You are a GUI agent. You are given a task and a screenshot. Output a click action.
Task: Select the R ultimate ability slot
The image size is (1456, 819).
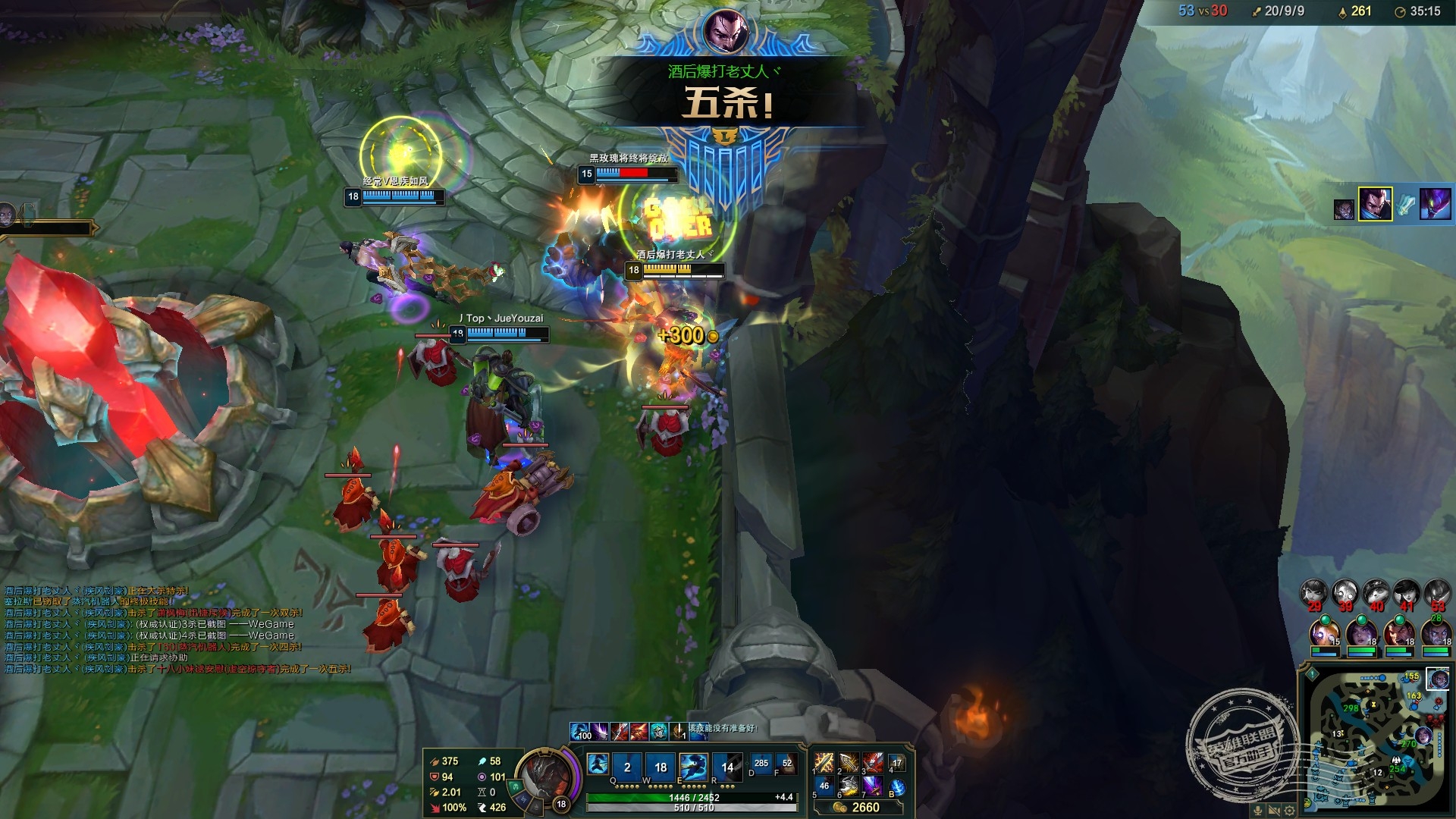[x=726, y=767]
